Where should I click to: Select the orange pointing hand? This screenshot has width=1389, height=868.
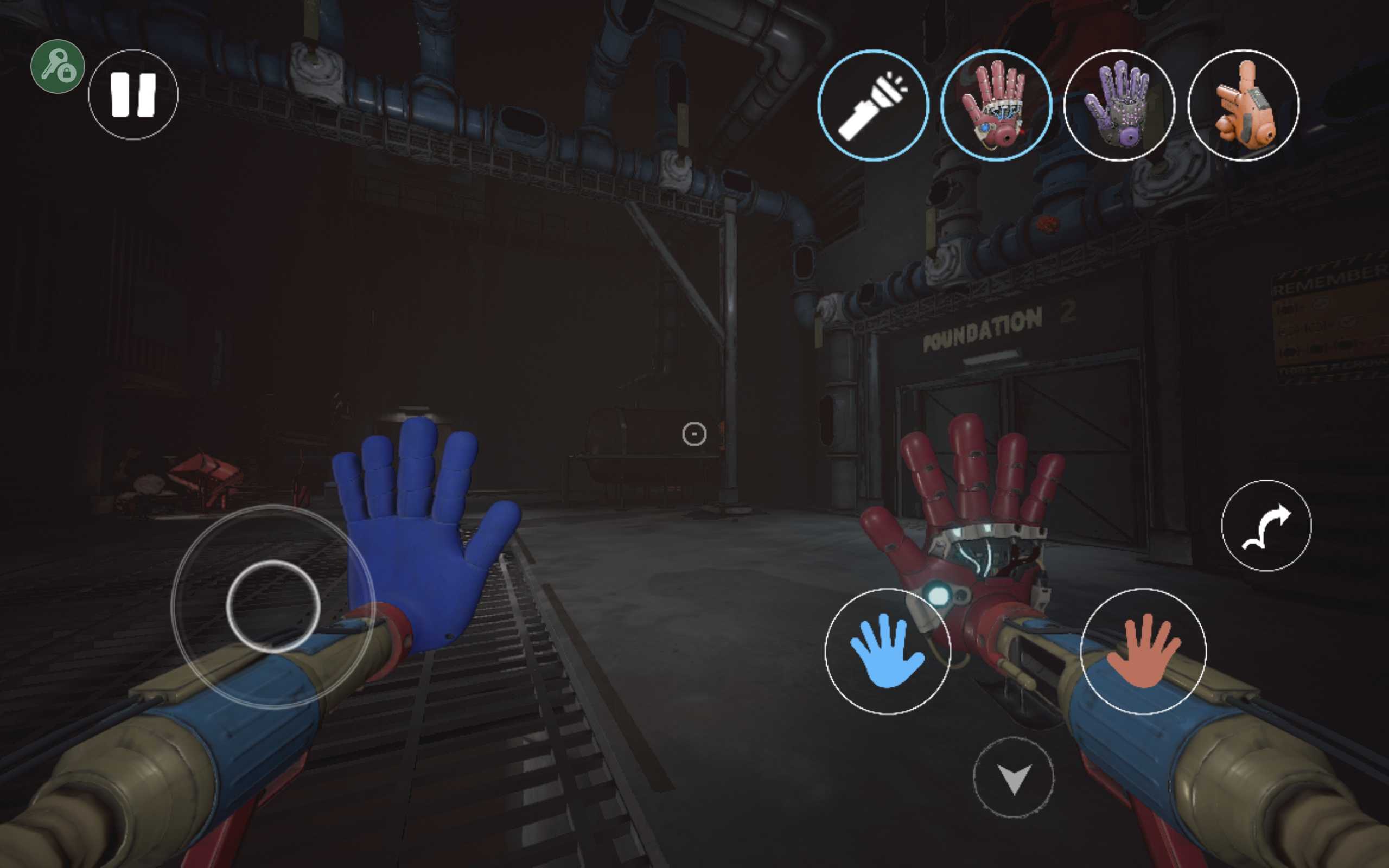1243,106
